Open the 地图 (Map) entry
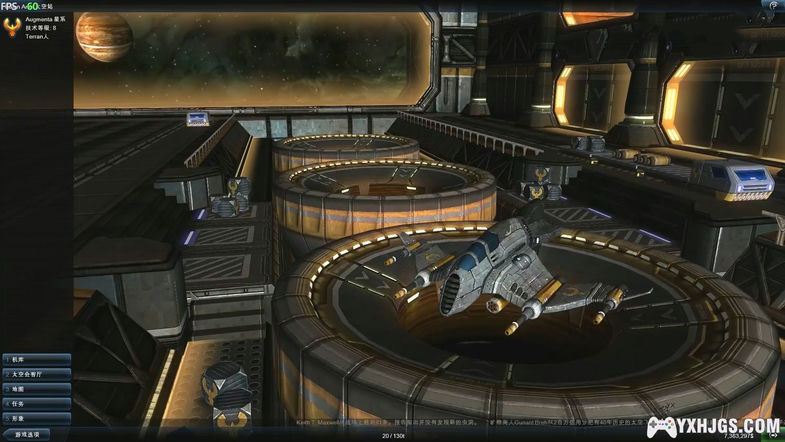This screenshot has height=442, width=785. (36, 389)
